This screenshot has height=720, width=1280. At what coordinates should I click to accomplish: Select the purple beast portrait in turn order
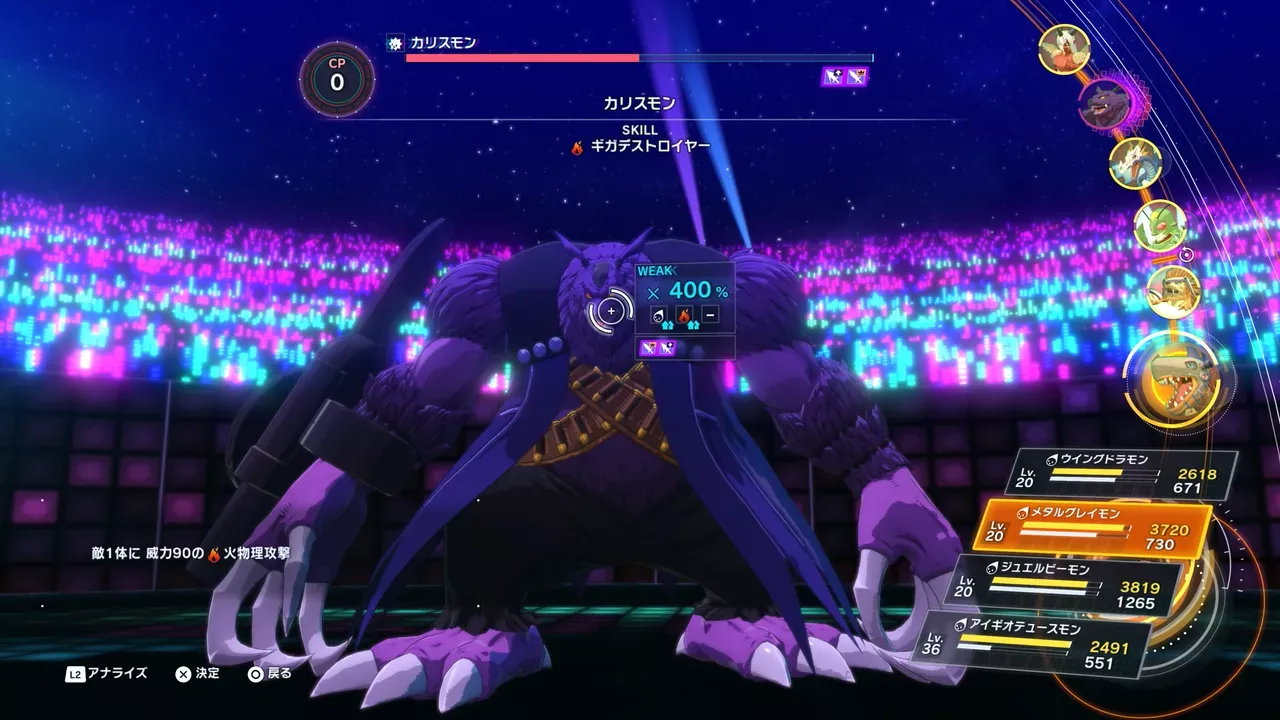[1104, 103]
